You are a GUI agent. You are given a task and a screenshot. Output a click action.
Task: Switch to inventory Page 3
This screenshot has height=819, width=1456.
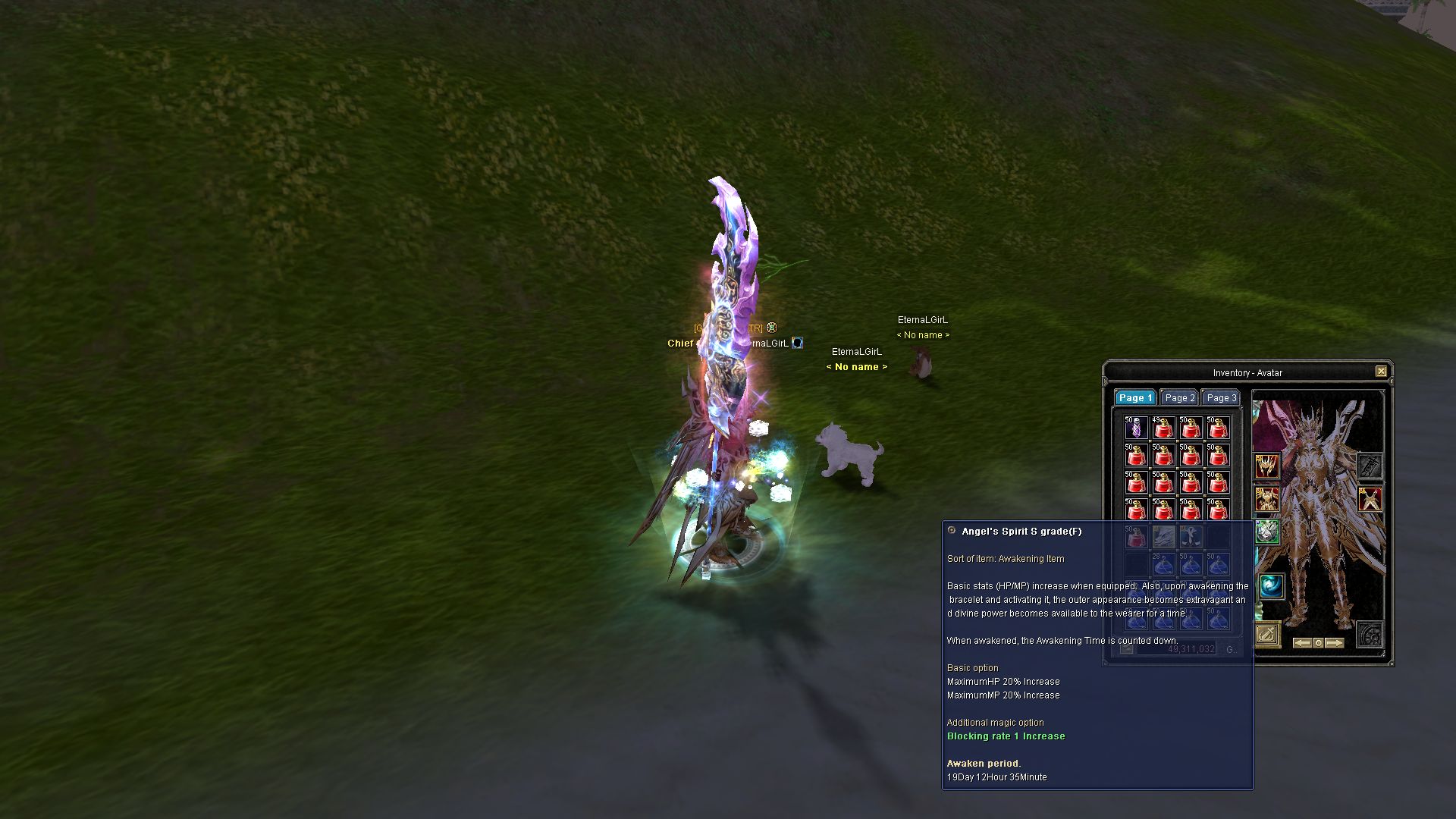point(1221,398)
